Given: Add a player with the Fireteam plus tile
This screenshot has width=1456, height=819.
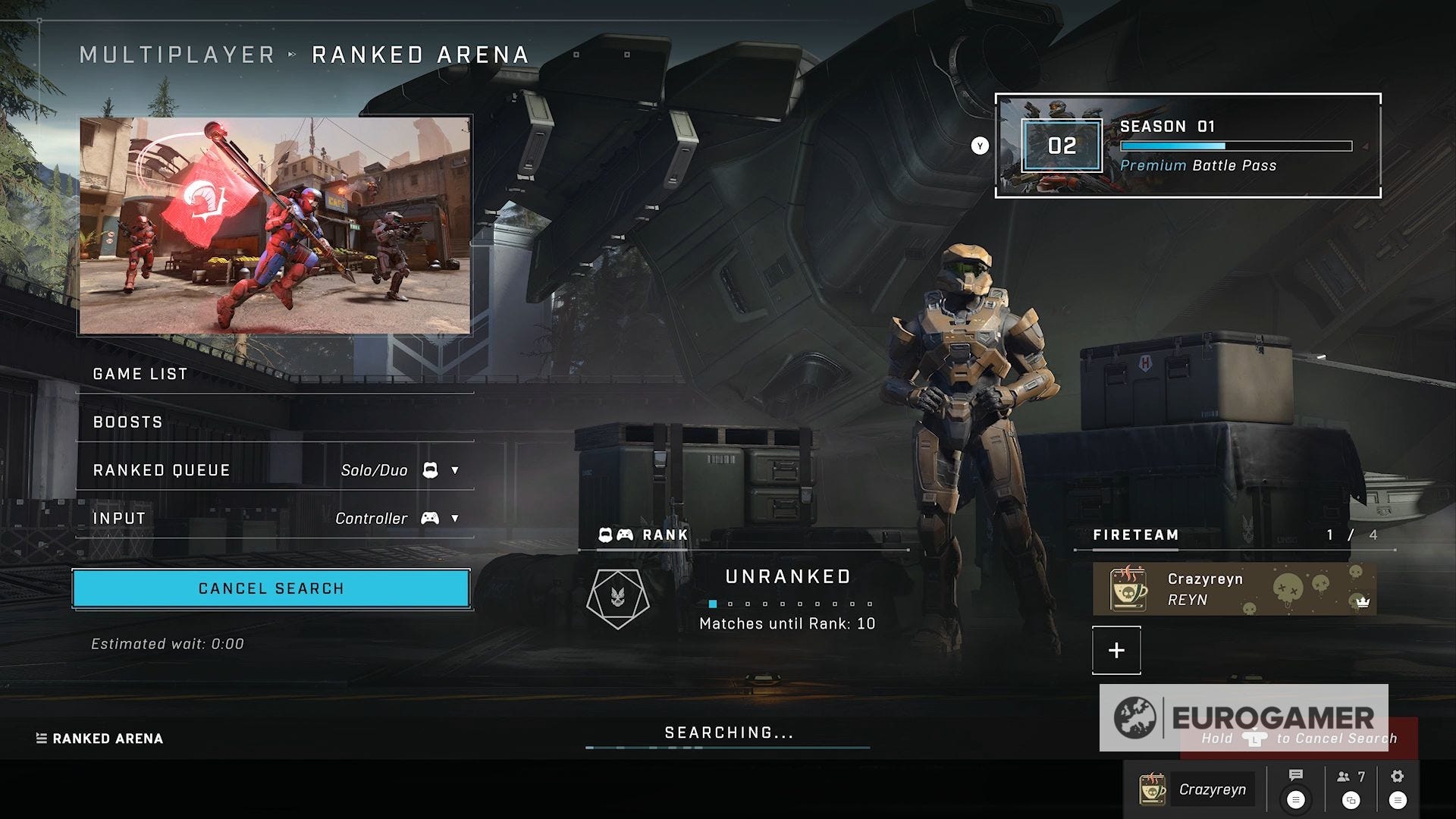Looking at the screenshot, I should click(x=1116, y=650).
